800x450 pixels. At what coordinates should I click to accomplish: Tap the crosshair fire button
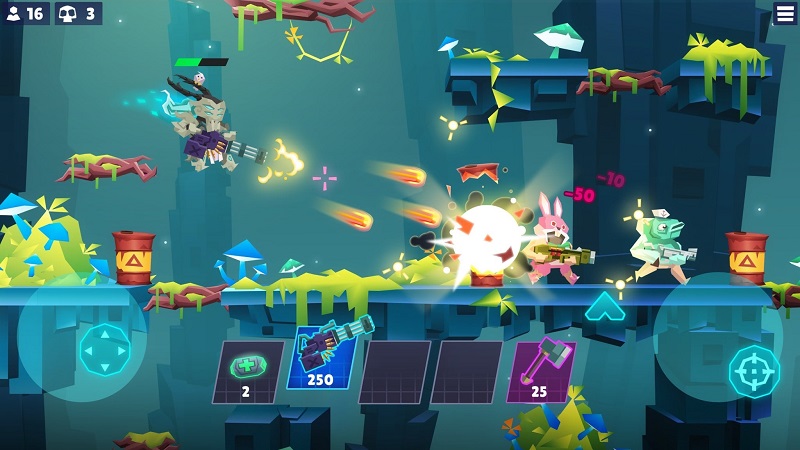tap(754, 370)
